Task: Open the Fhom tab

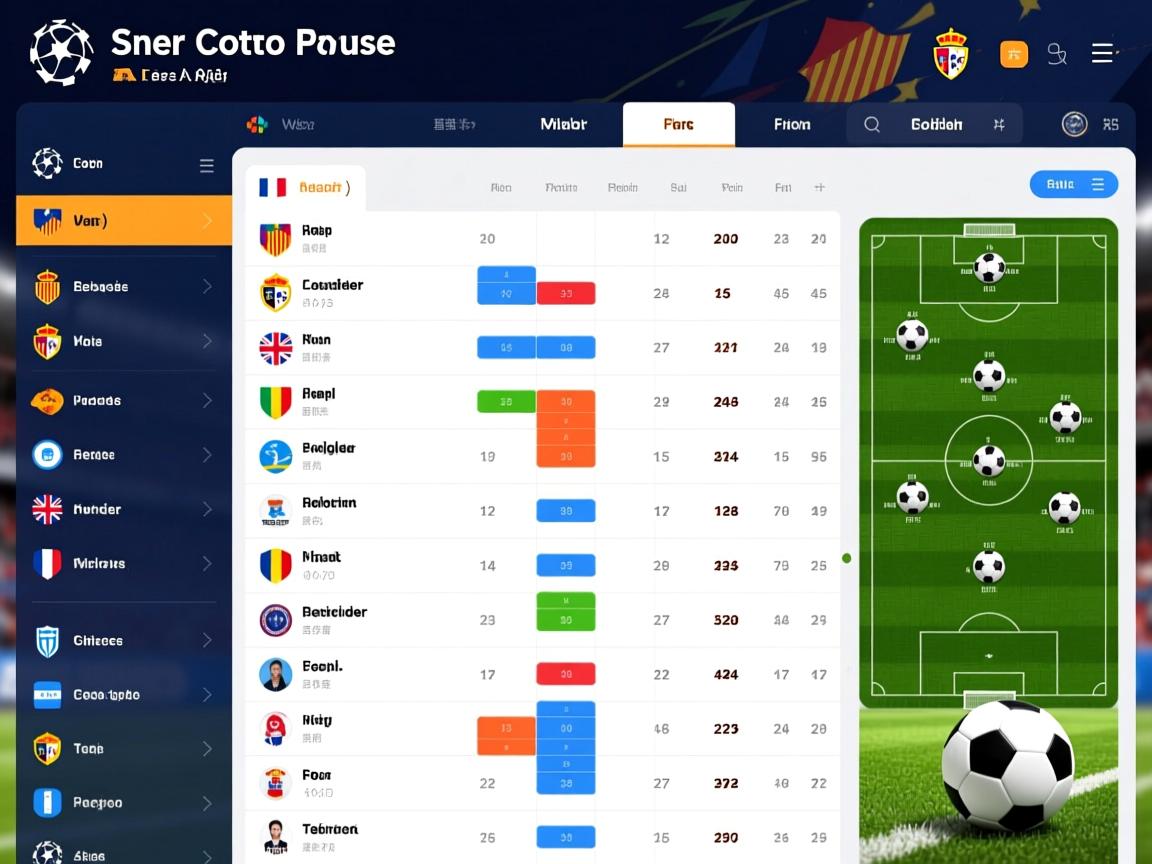Action: click(792, 125)
